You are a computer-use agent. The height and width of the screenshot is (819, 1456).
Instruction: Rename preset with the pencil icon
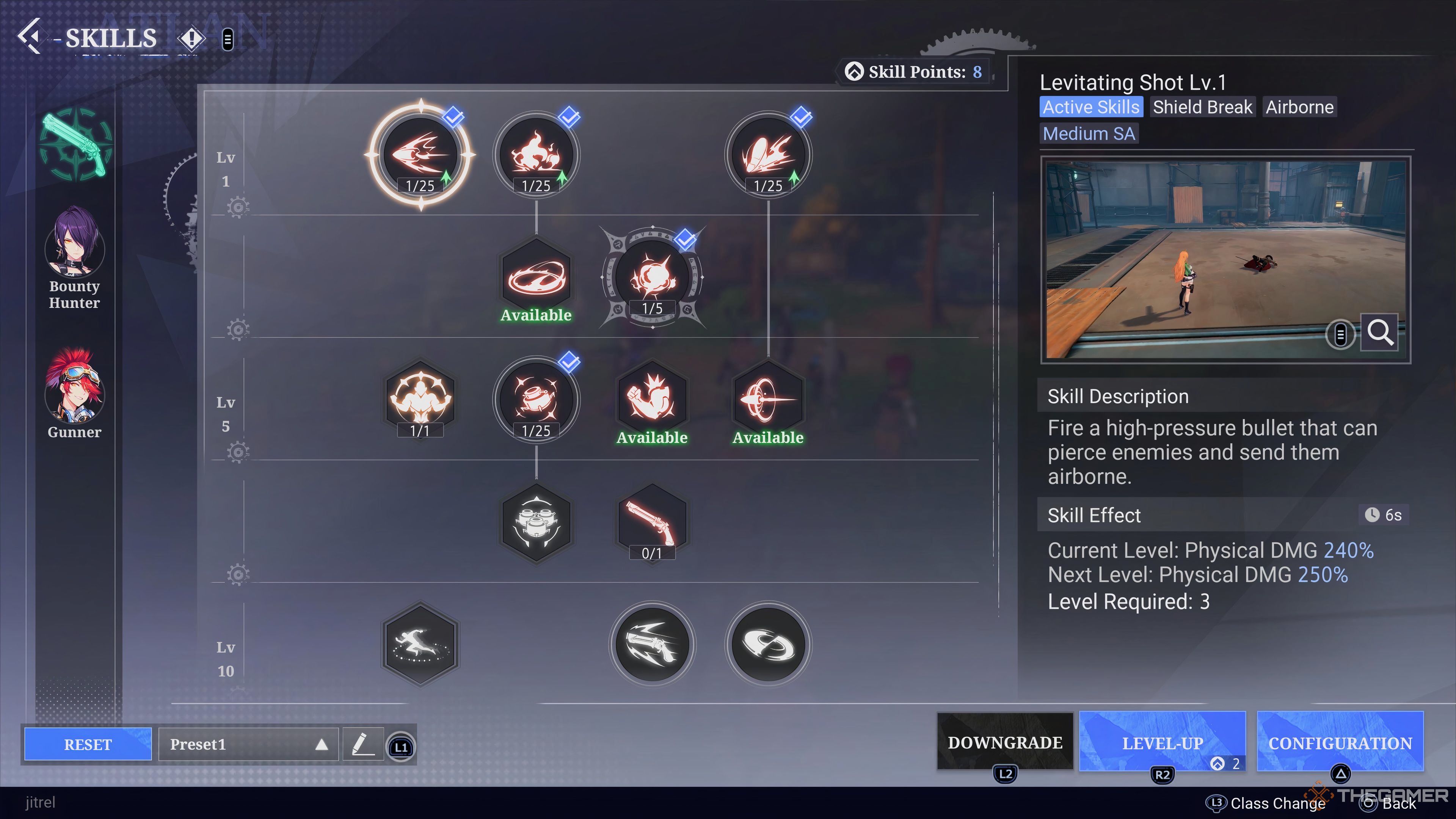pyautogui.click(x=363, y=744)
